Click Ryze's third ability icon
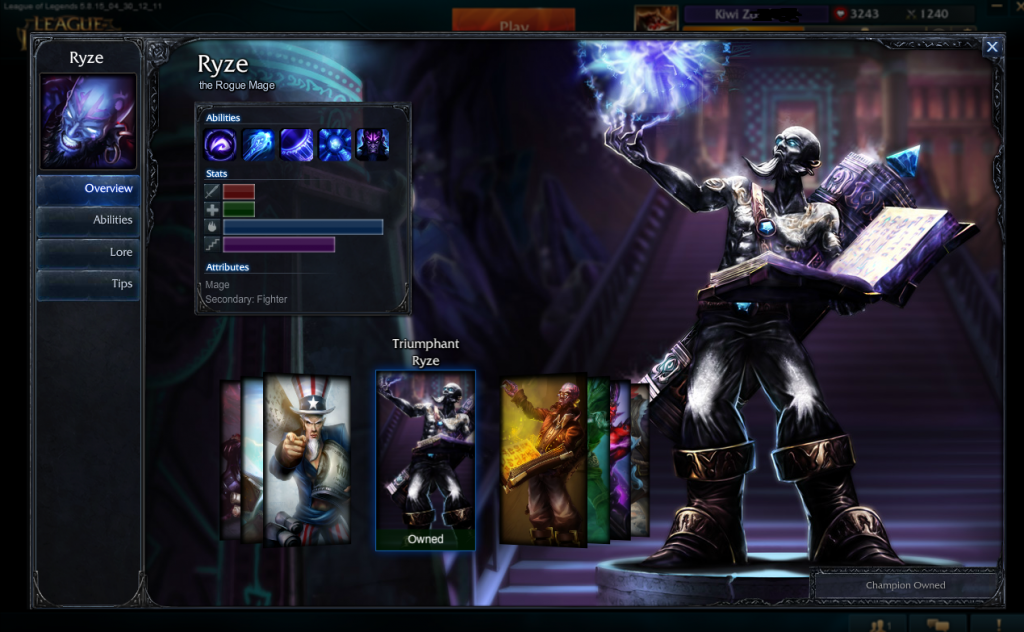This screenshot has height=632, width=1024. (x=296, y=145)
